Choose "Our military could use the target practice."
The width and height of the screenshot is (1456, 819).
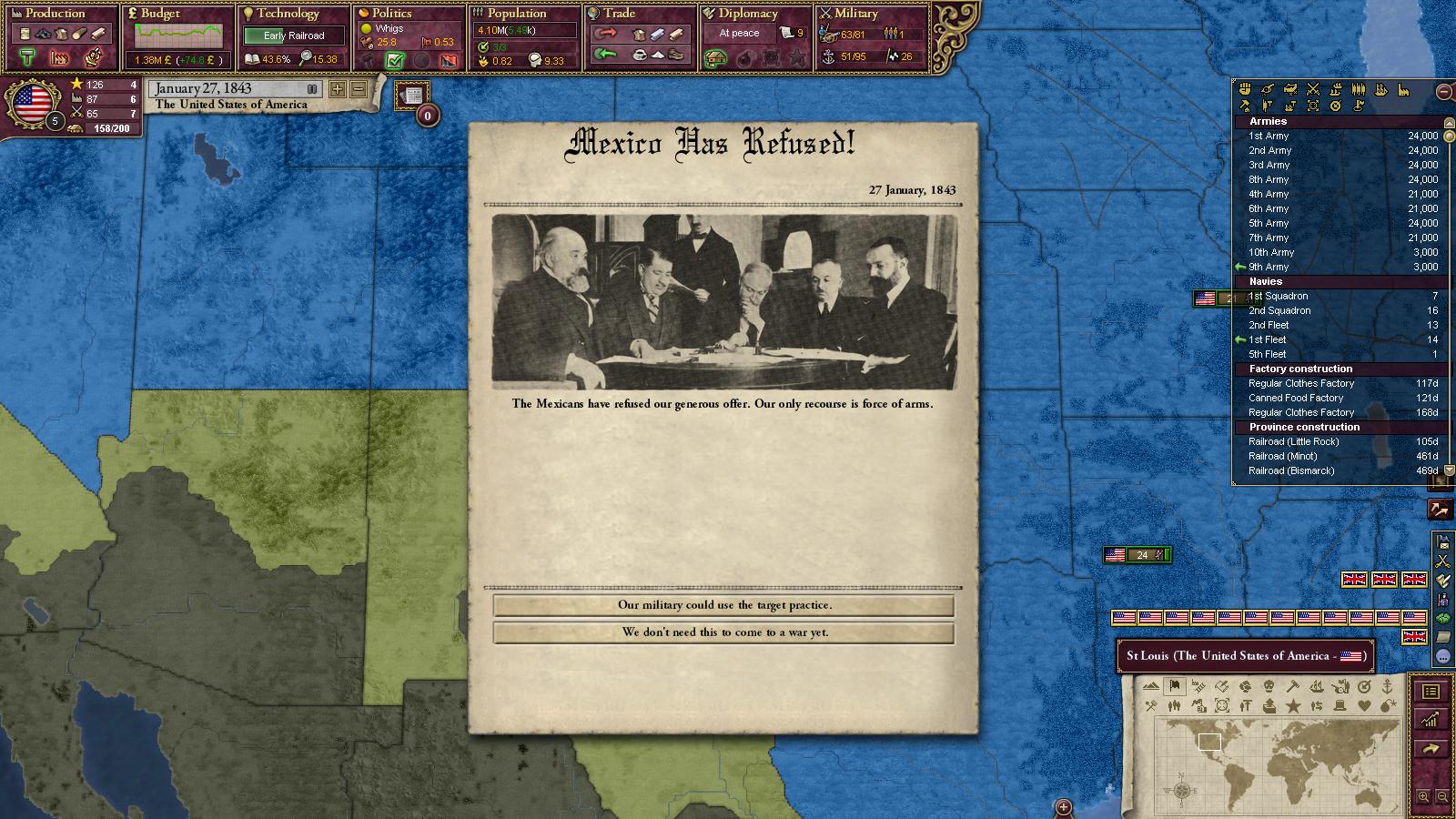[x=723, y=605]
